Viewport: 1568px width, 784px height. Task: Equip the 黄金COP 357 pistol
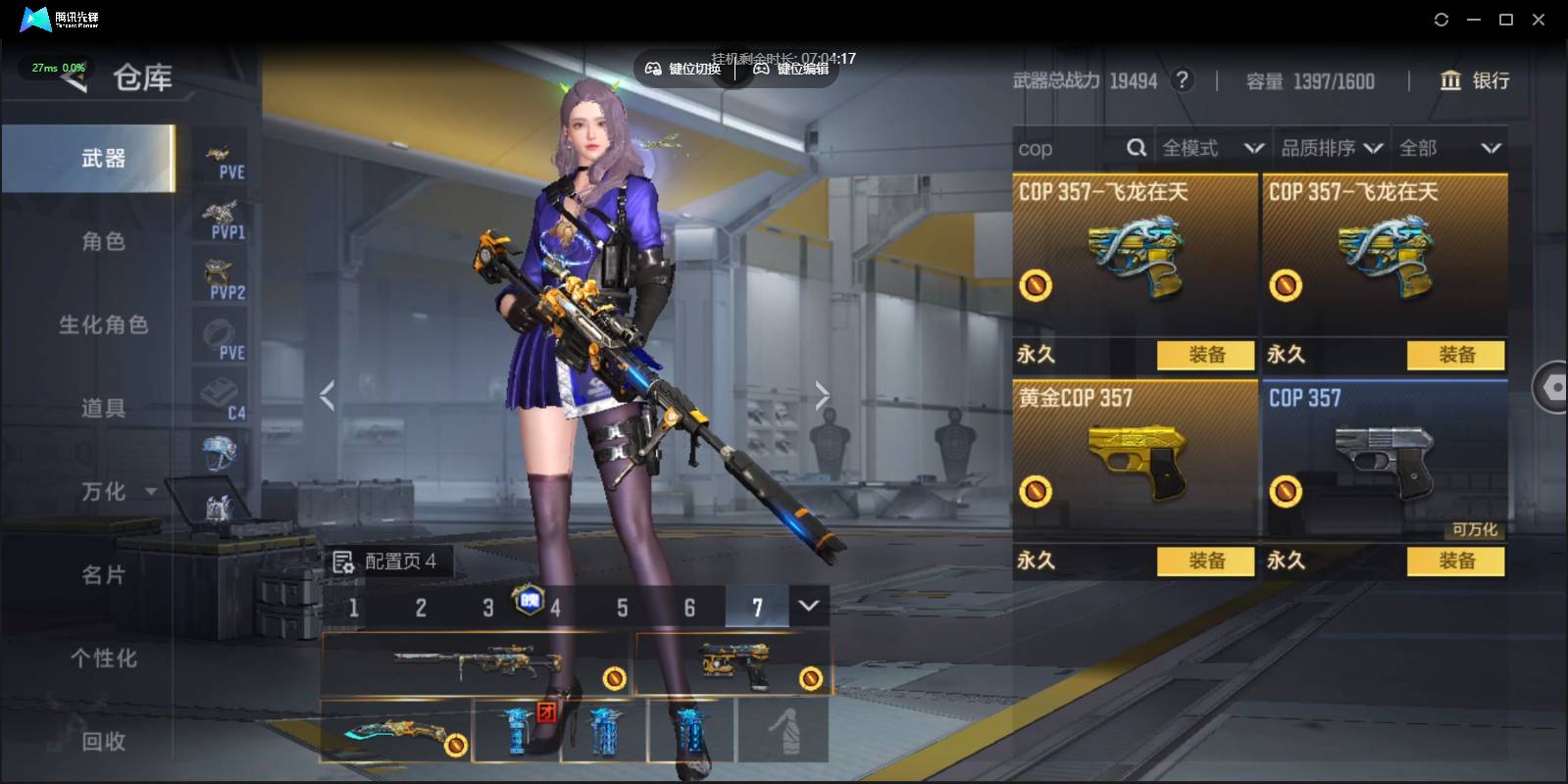(1206, 561)
